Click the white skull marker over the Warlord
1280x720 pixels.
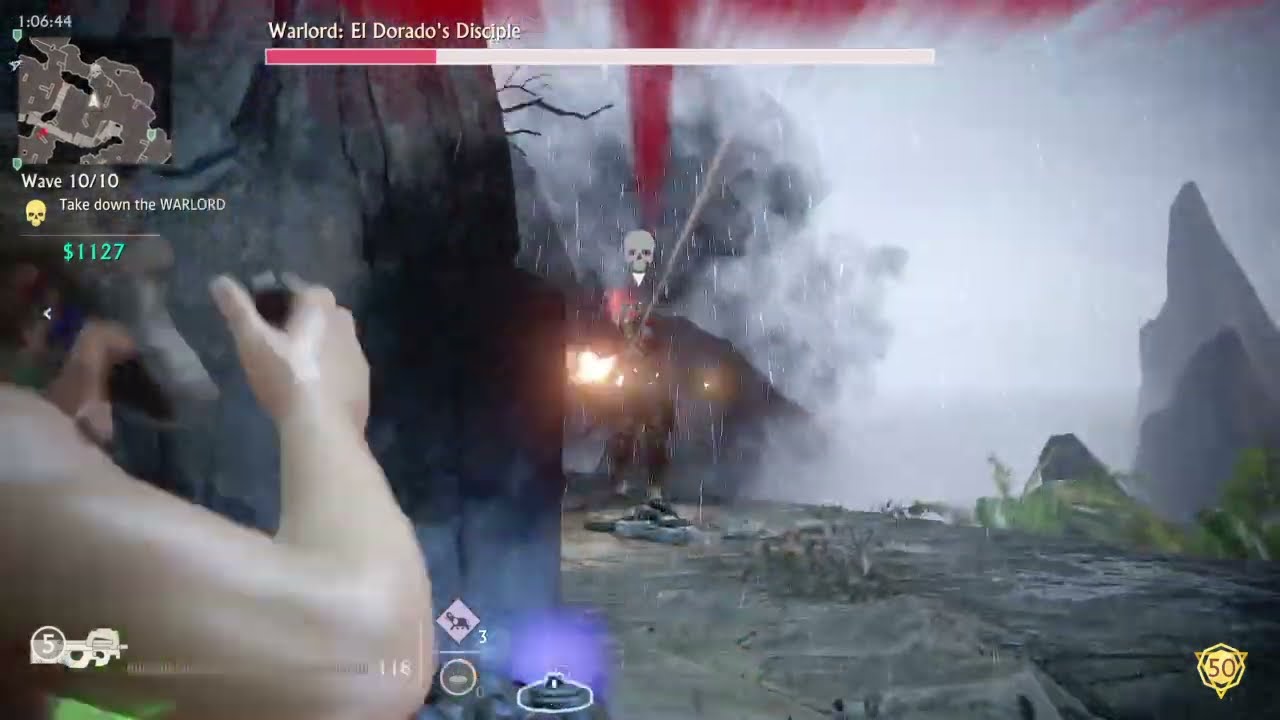point(639,252)
